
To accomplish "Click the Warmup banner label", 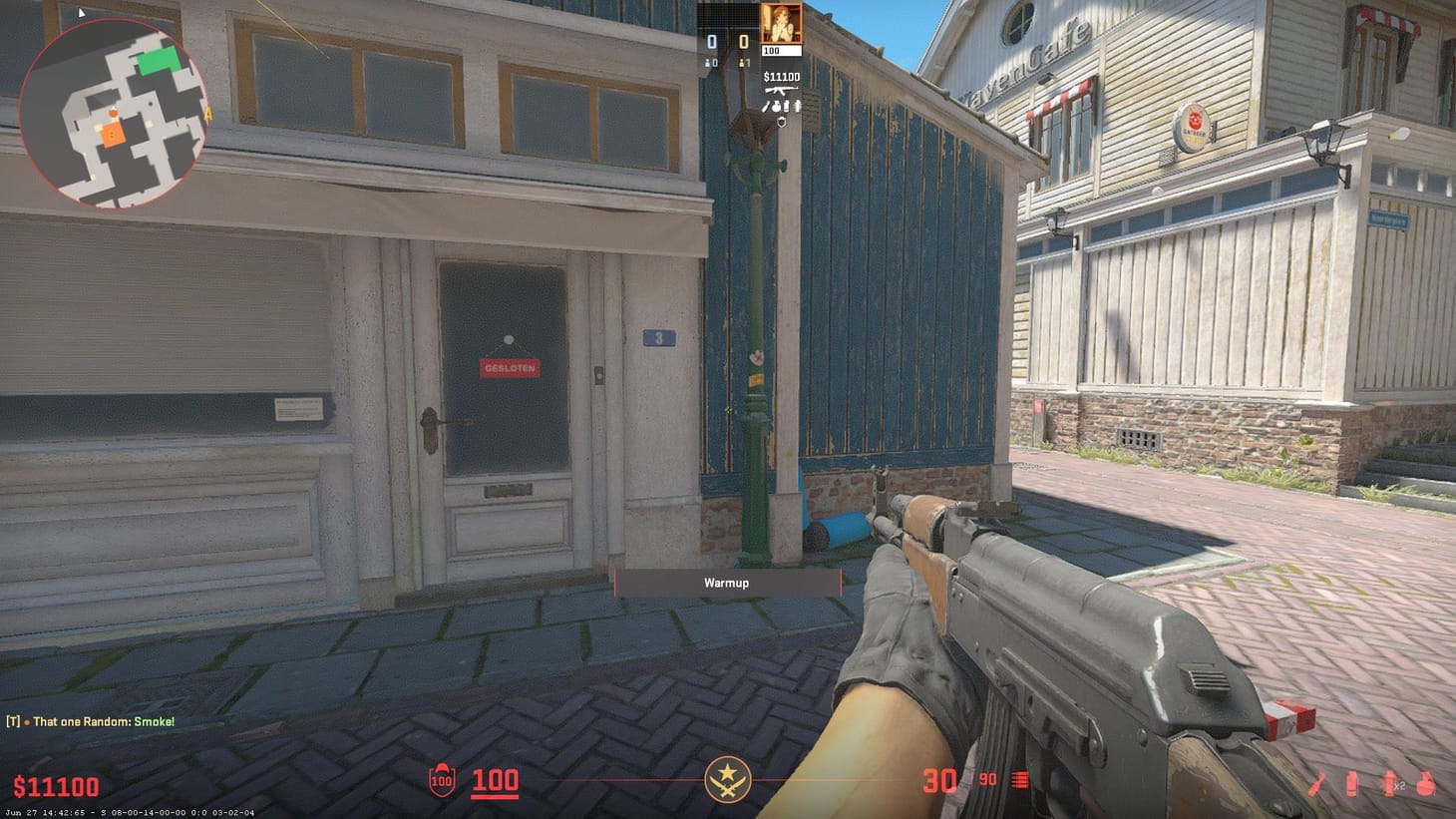I will 727,583.
